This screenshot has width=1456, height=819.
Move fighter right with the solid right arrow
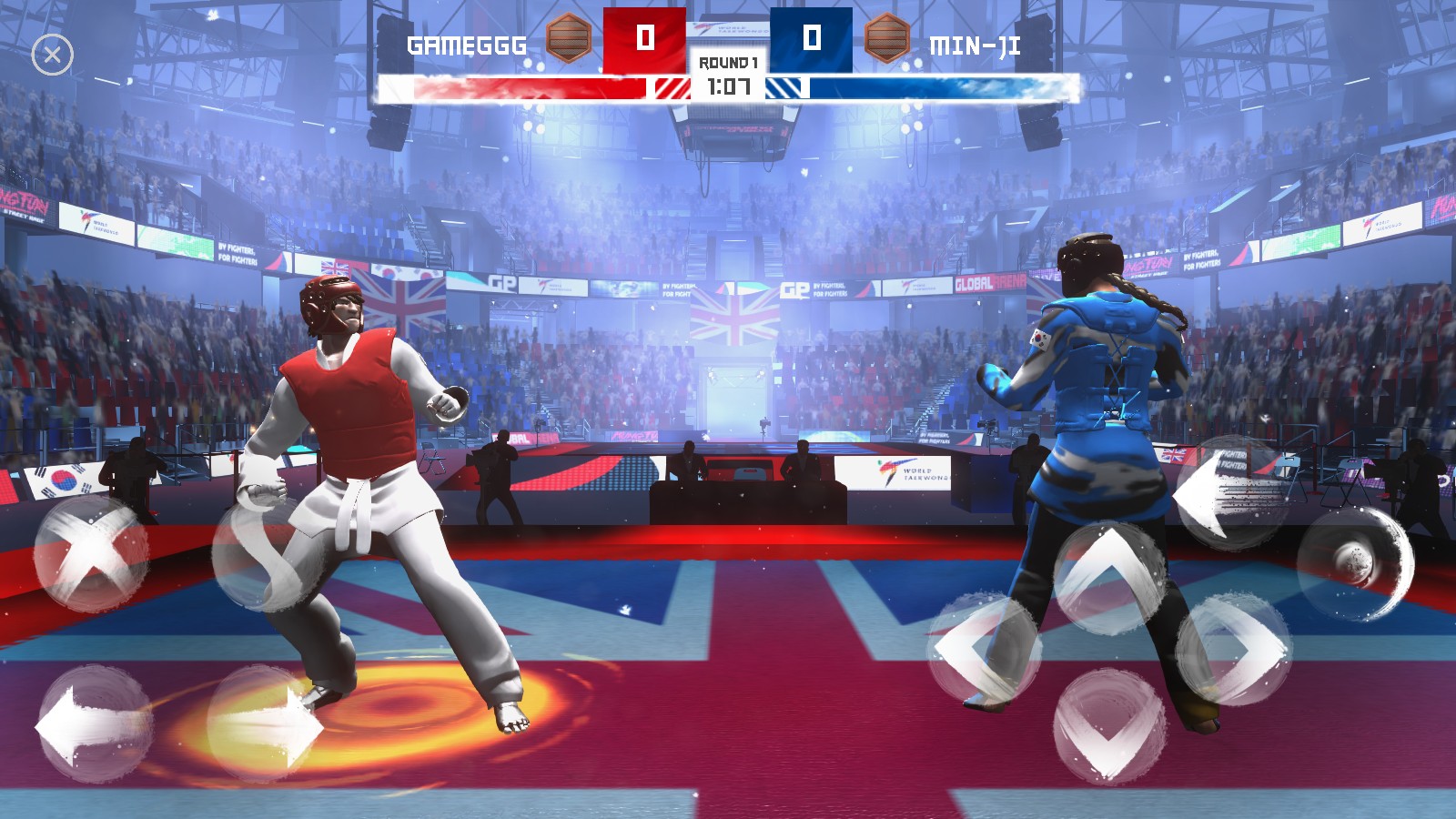tap(264, 725)
